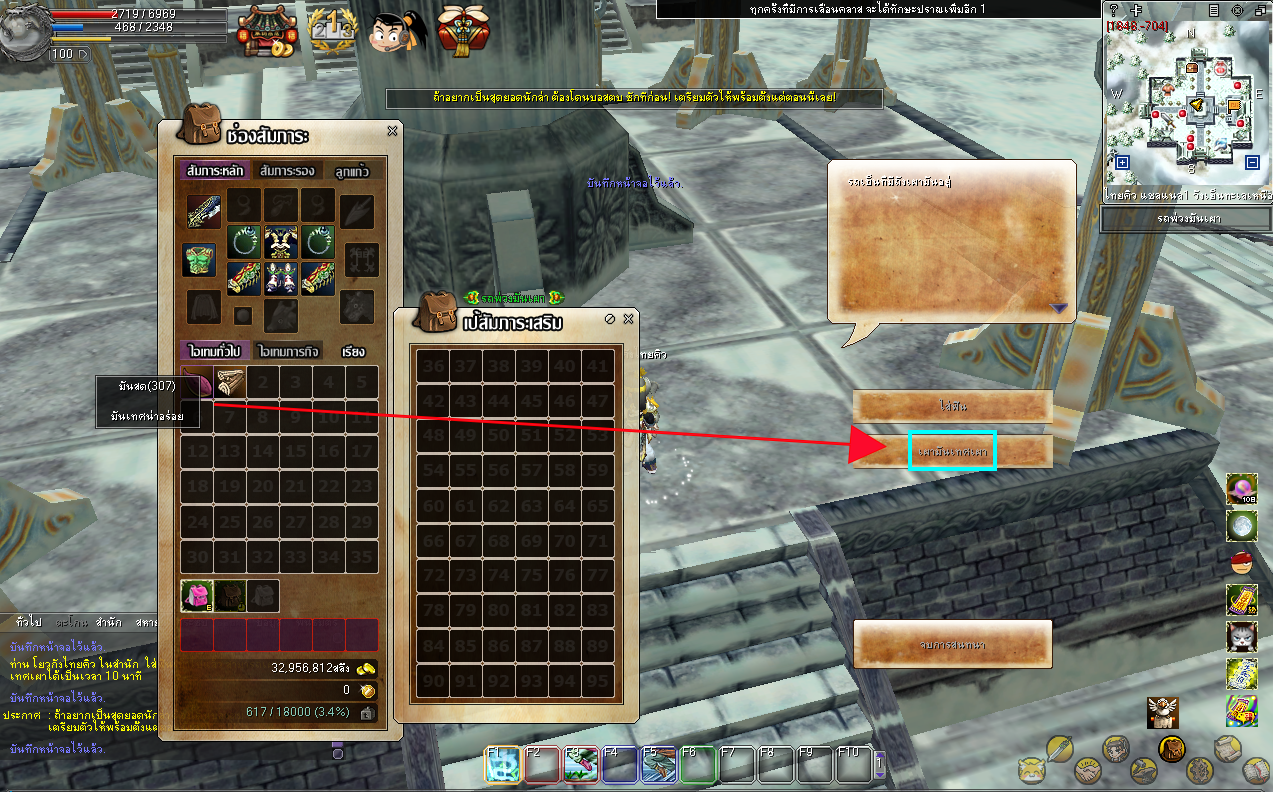The height and width of the screenshot is (792, 1273).
Task: Zoom out the minimap with minus button
Action: click(1252, 163)
